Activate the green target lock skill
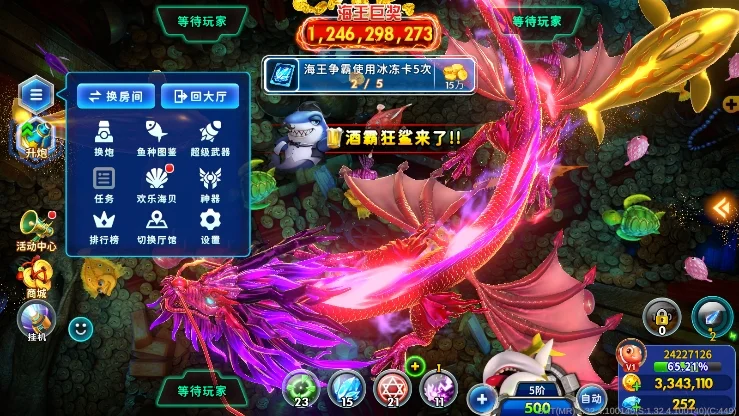 299,386
